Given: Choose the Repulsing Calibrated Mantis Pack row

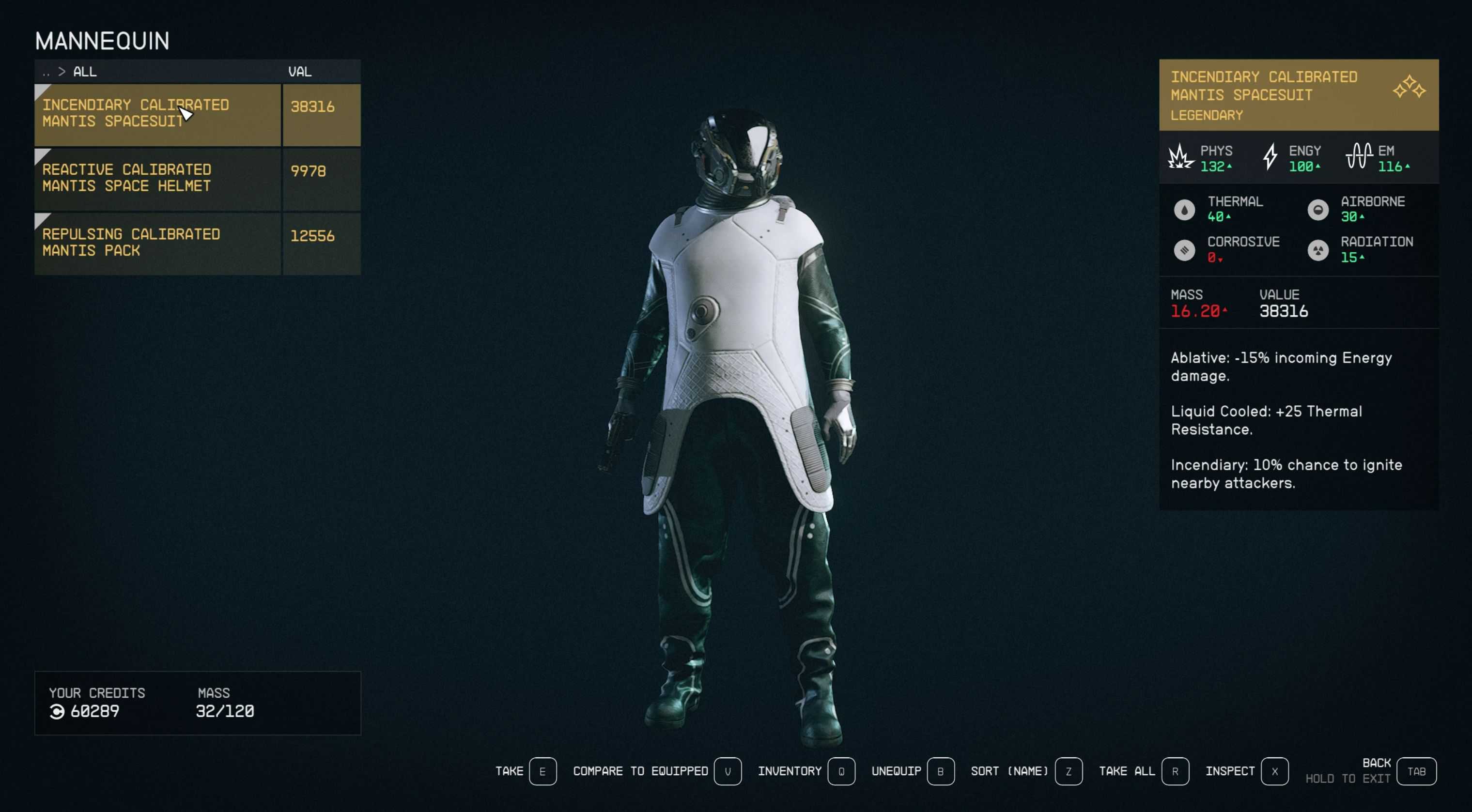Looking at the screenshot, I should pyautogui.click(x=157, y=243).
